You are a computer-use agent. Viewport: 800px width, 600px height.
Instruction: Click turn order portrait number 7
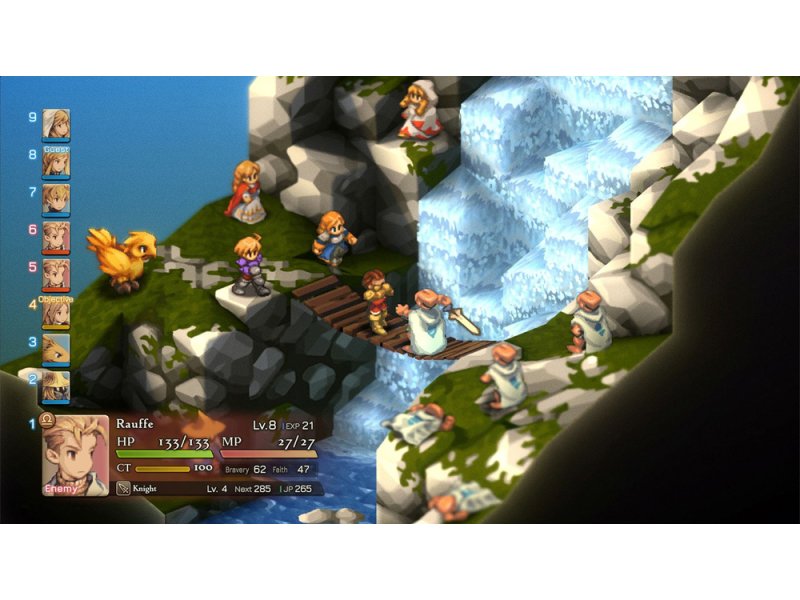56,199
